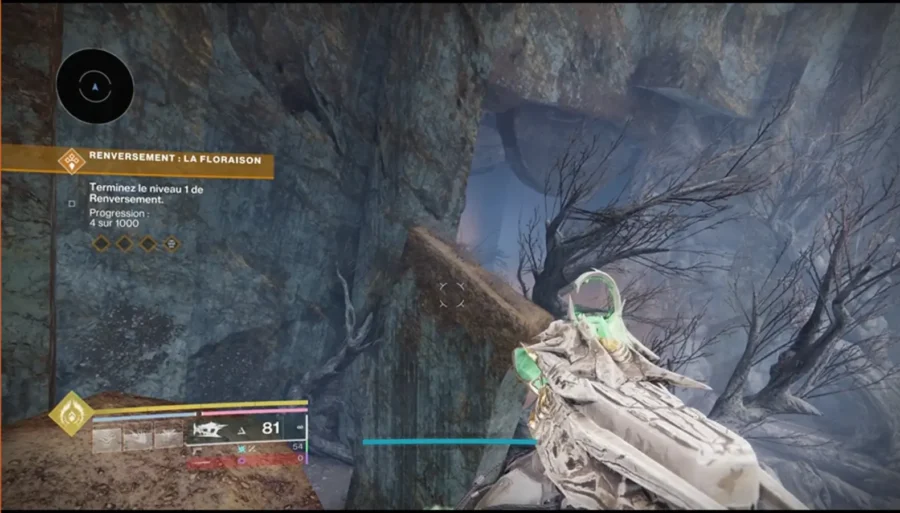Select the golden diamond Super ability icon
This screenshot has width=900, height=513.
click(x=72, y=412)
